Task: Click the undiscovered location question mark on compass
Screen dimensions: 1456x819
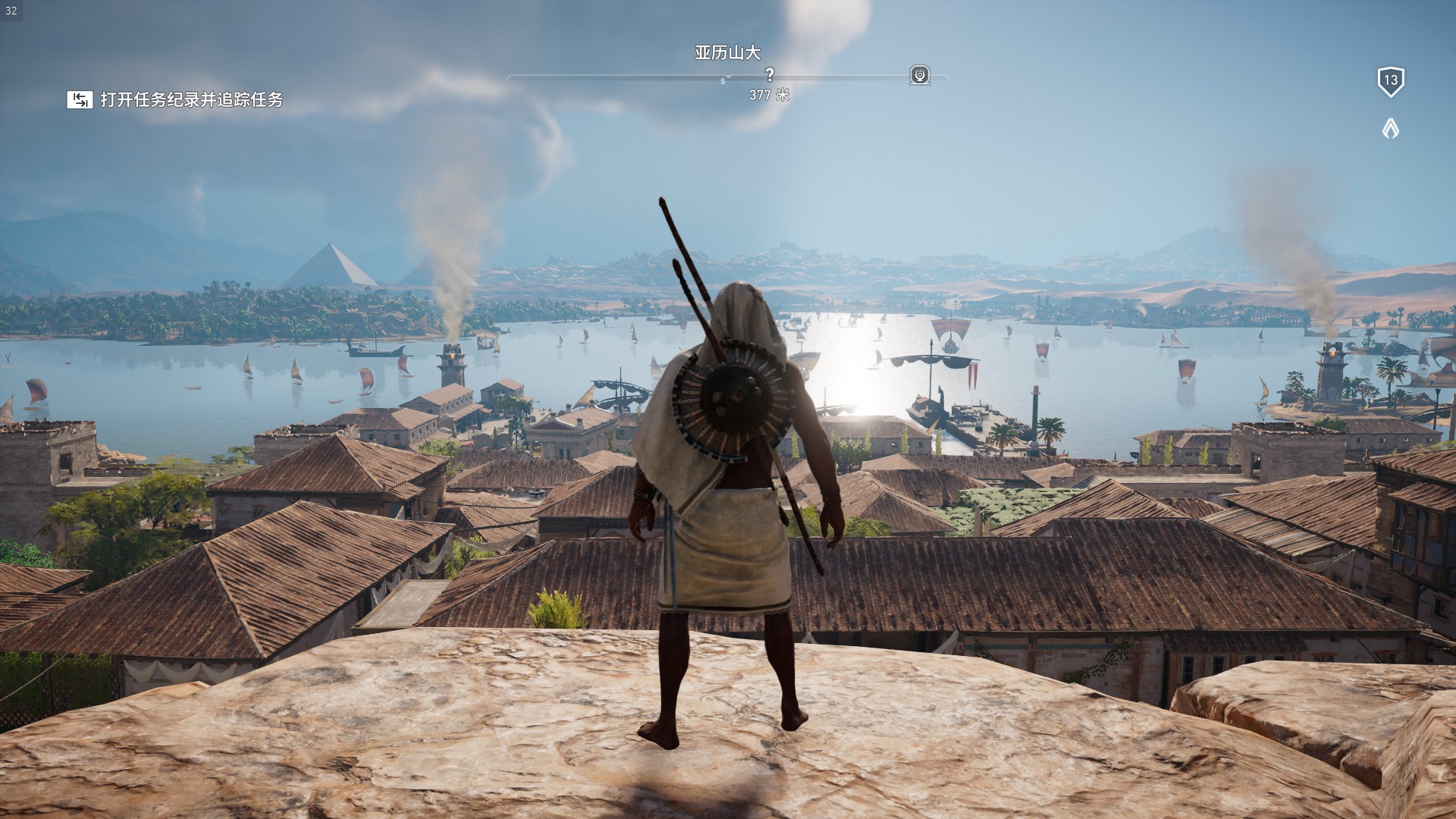Action: (770, 74)
